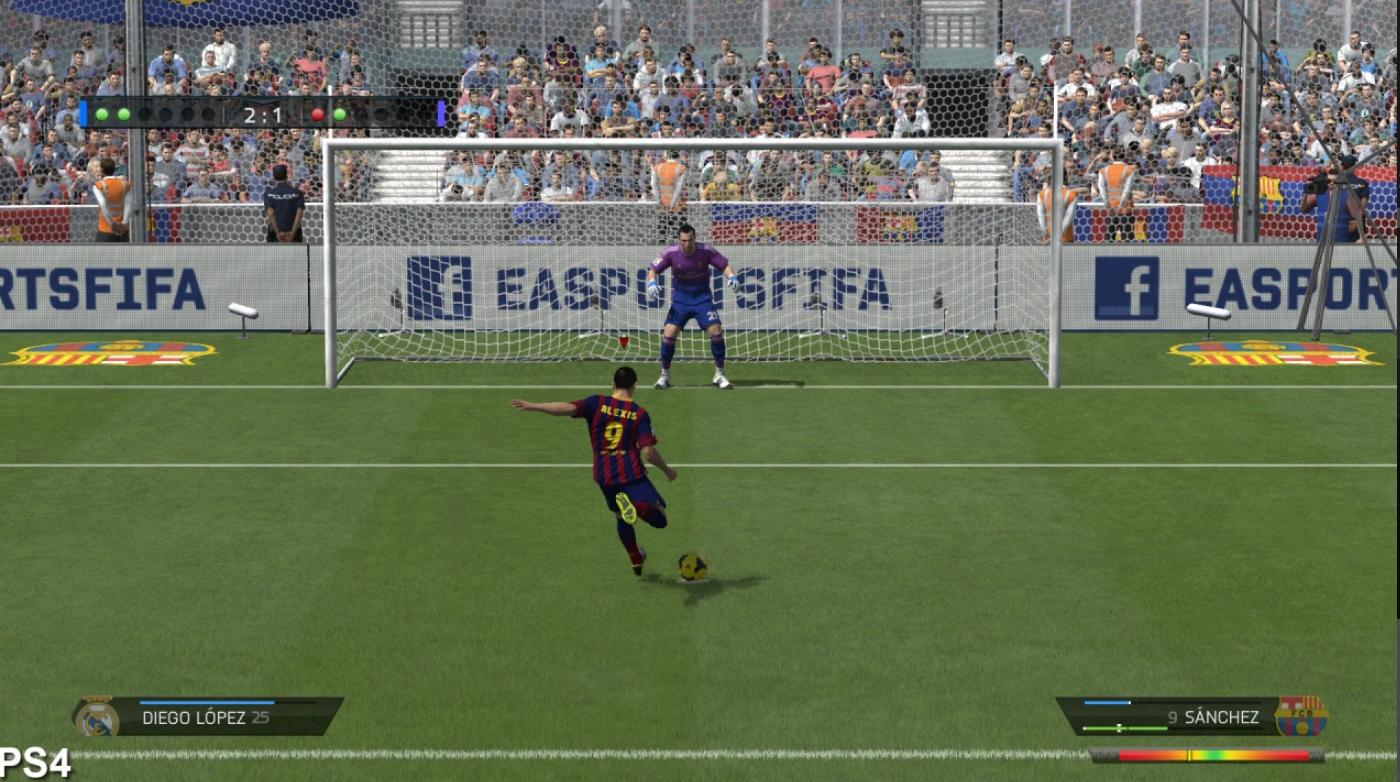Screen dimensions: 1400x782
Task: Click the first green penalty indicator dot
Action: (x=102, y=114)
